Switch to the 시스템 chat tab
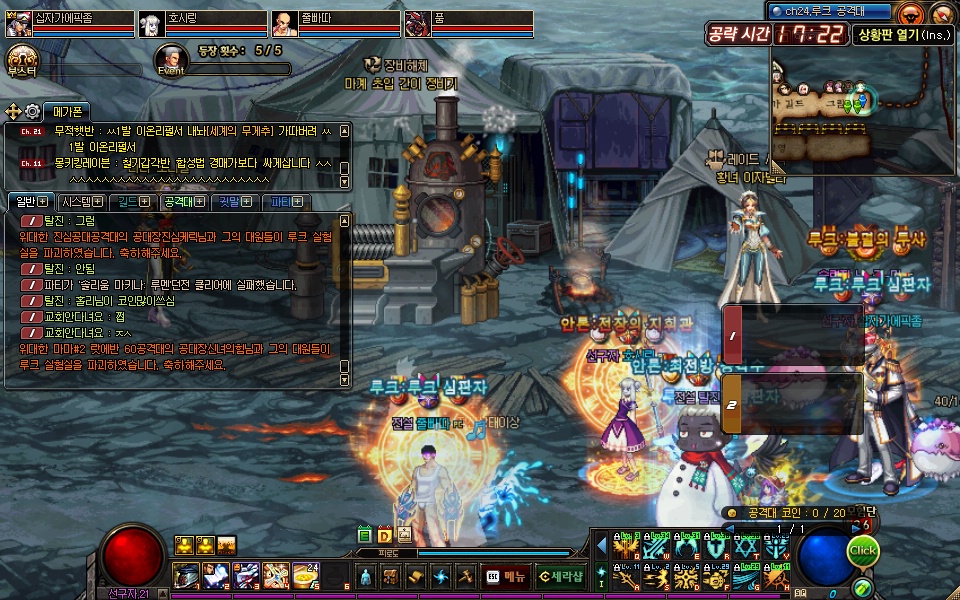This screenshot has width=960, height=600. (x=78, y=202)
